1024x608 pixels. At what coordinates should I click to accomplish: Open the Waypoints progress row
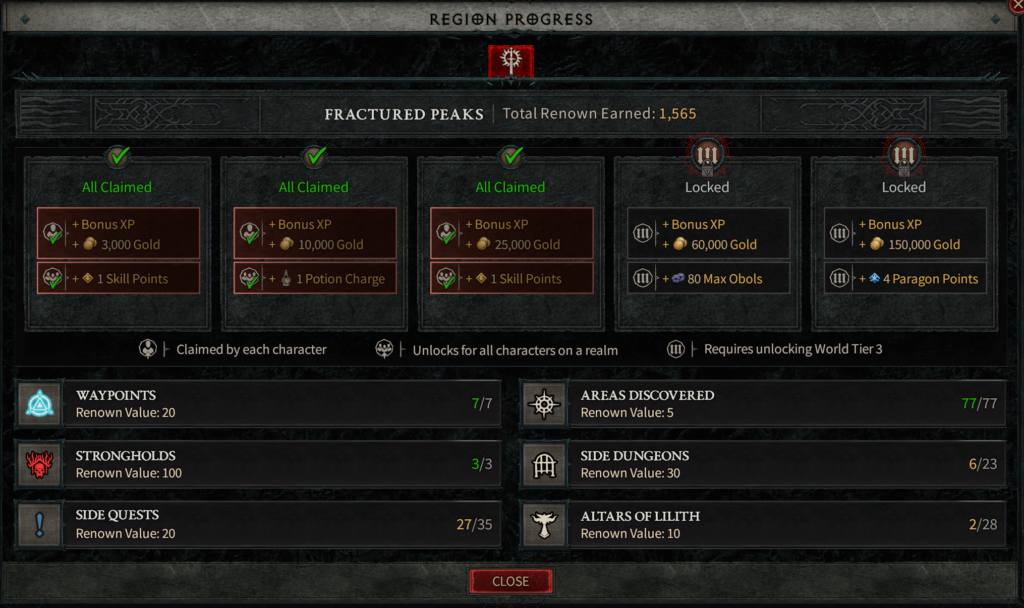pos(265,404)
